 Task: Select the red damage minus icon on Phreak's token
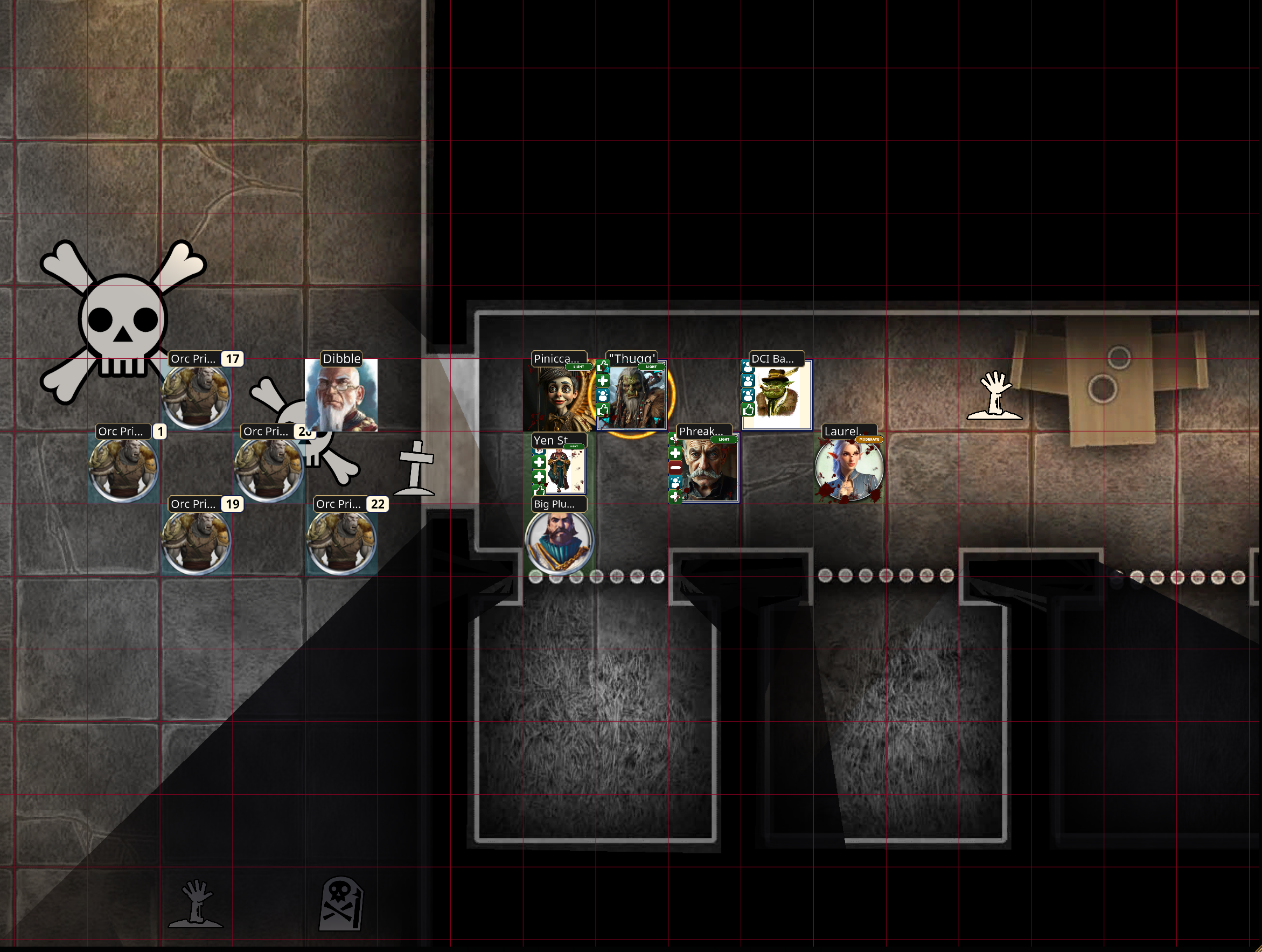coord(675,468)
